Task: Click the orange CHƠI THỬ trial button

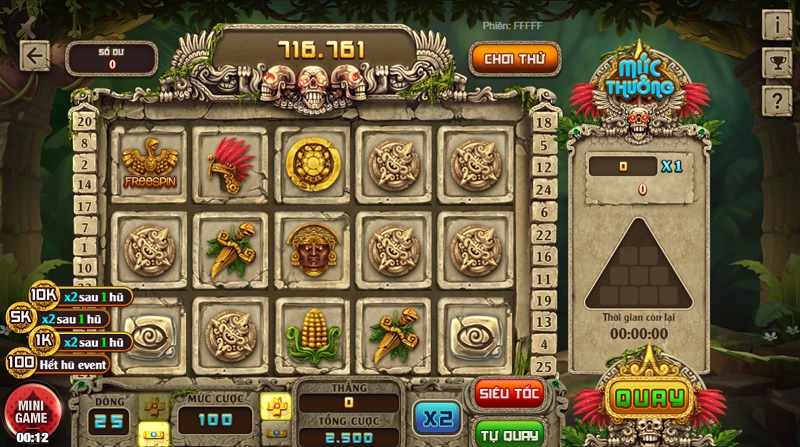Action: click(514, 59)
